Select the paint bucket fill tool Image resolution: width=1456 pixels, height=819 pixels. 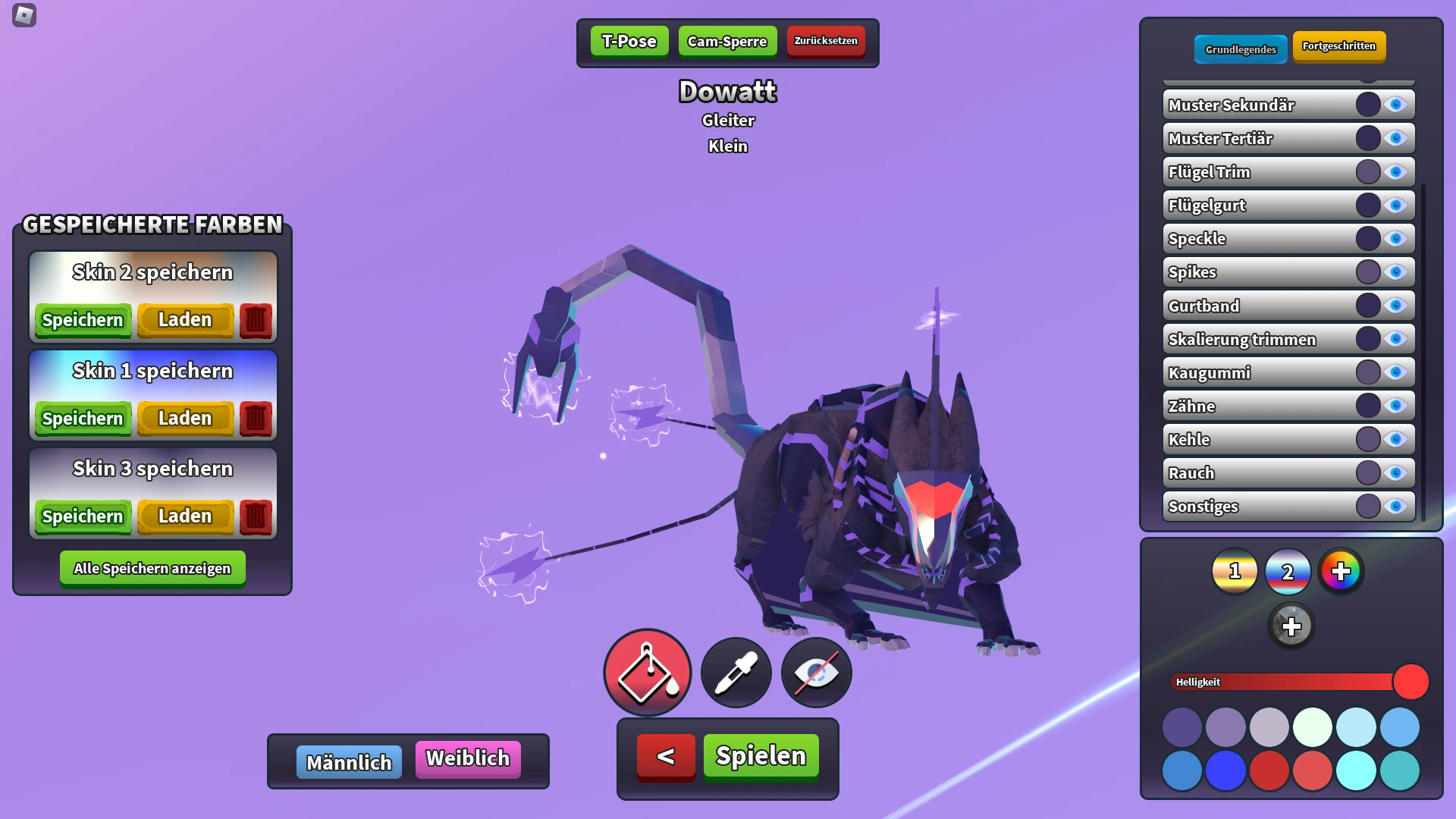point(647,673)
